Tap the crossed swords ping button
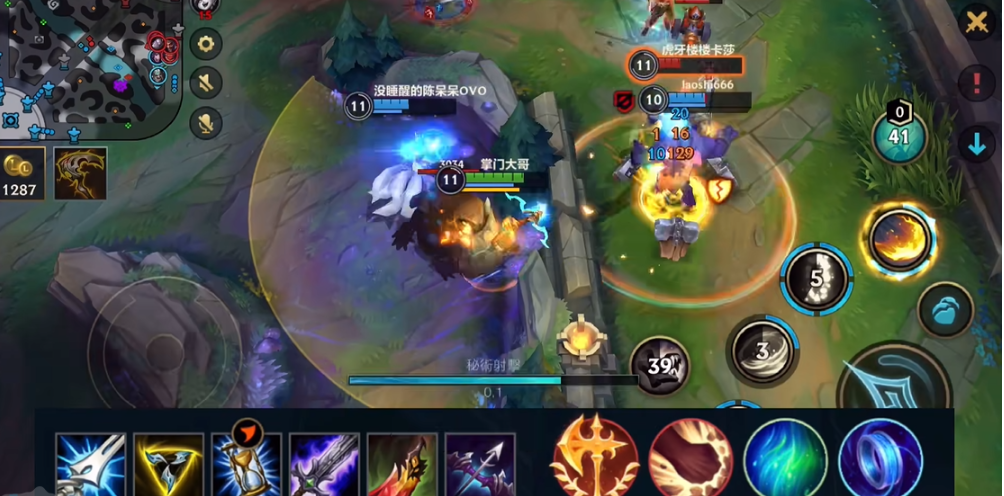Image resolution: width=1004 pixels, height=496 pixels. click(x=976, y=23)
